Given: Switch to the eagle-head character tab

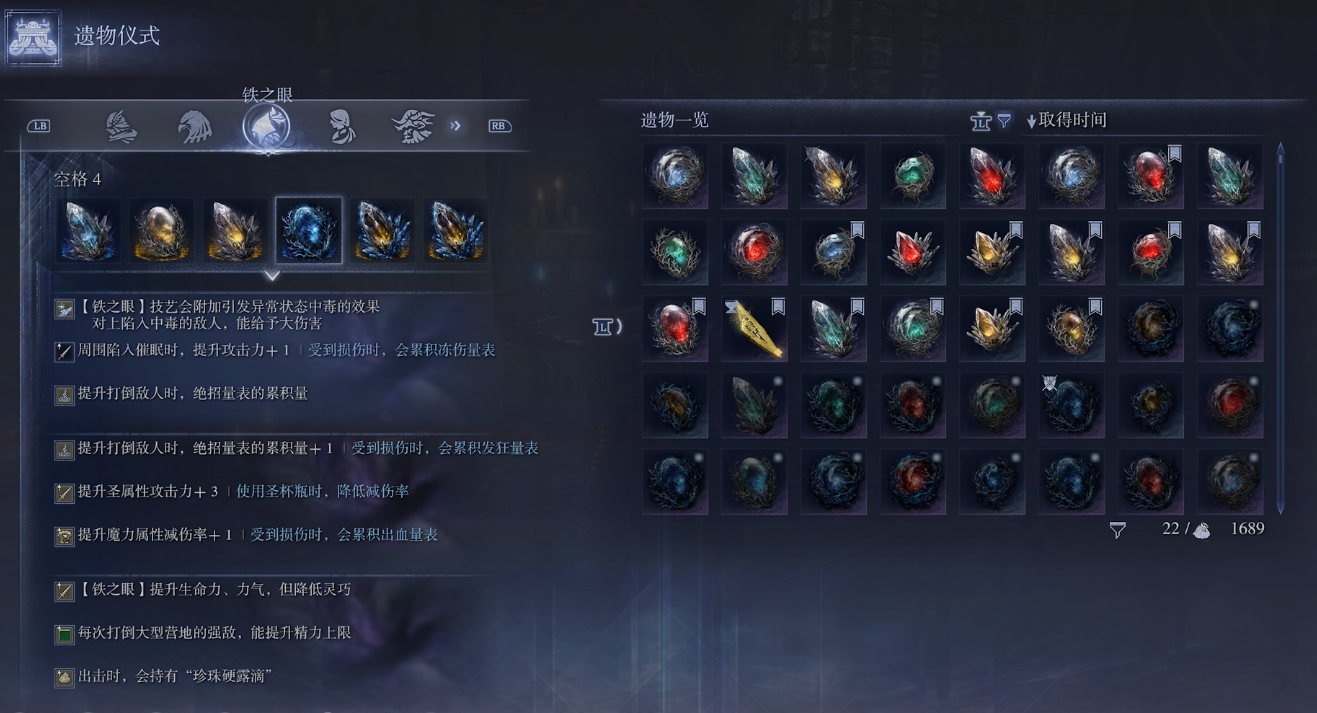Looking at the screenshot, I should tap(194, 127).
